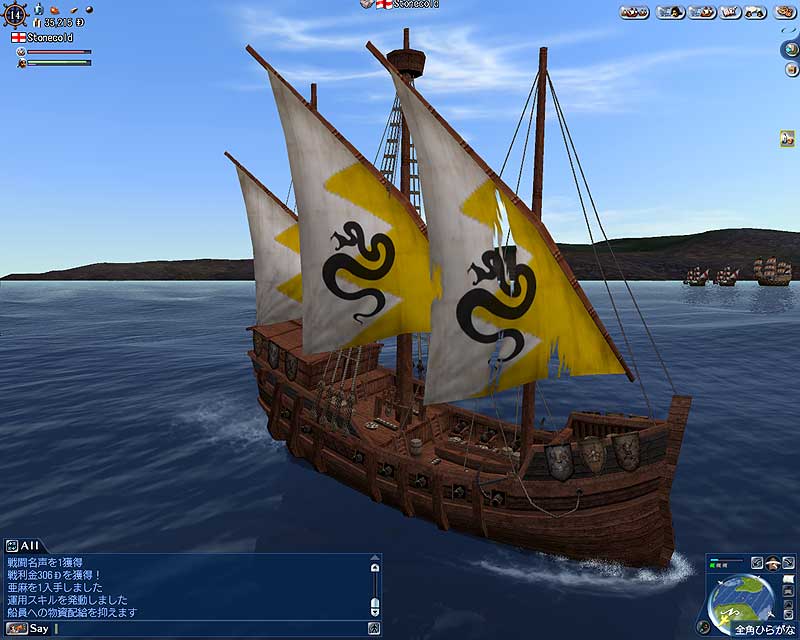800x640 pixels.
Task: Select the Stonecold name label at top center
Action: (x=402, y=5)
